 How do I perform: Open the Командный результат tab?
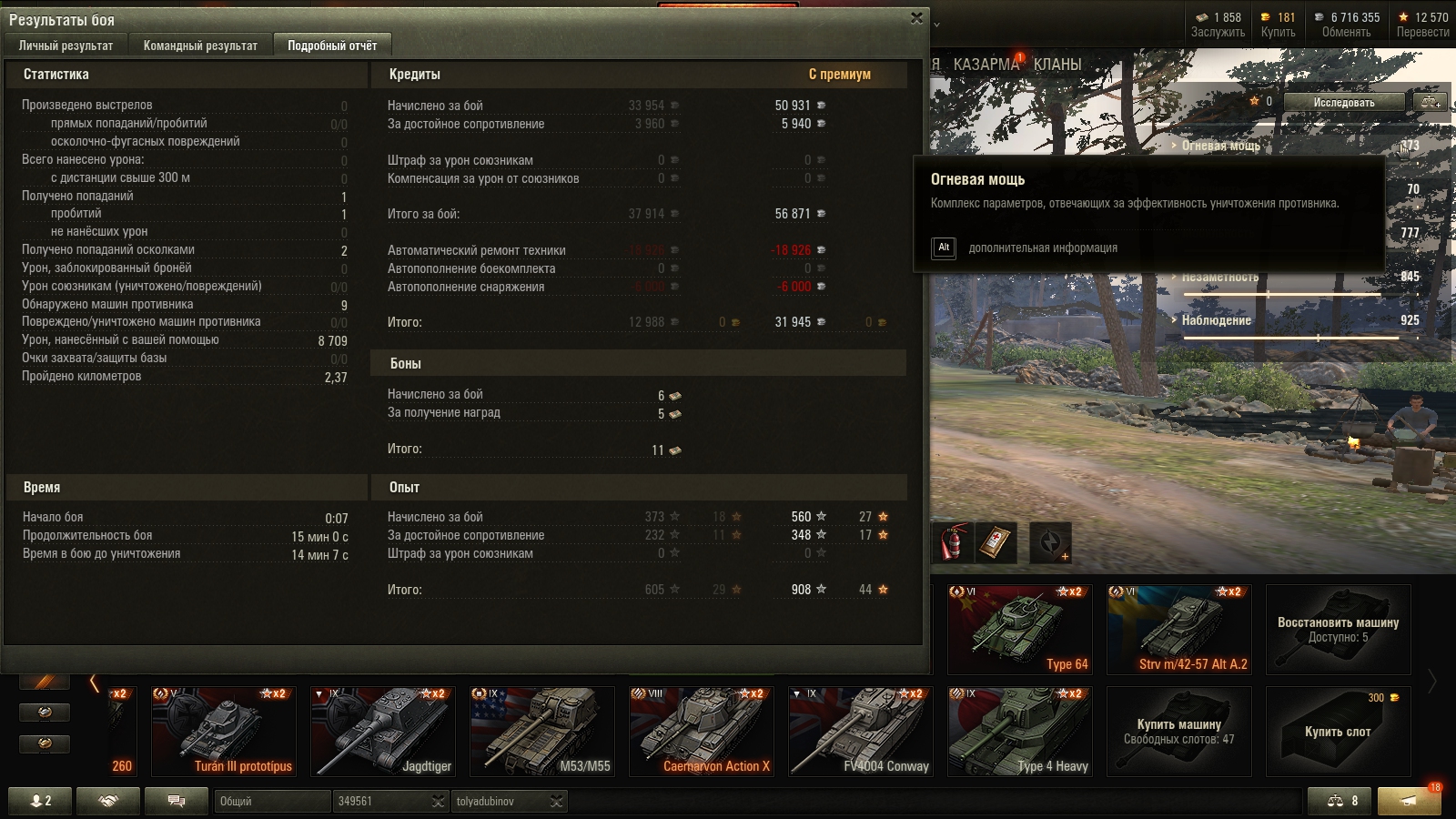(x=200, y=45)
